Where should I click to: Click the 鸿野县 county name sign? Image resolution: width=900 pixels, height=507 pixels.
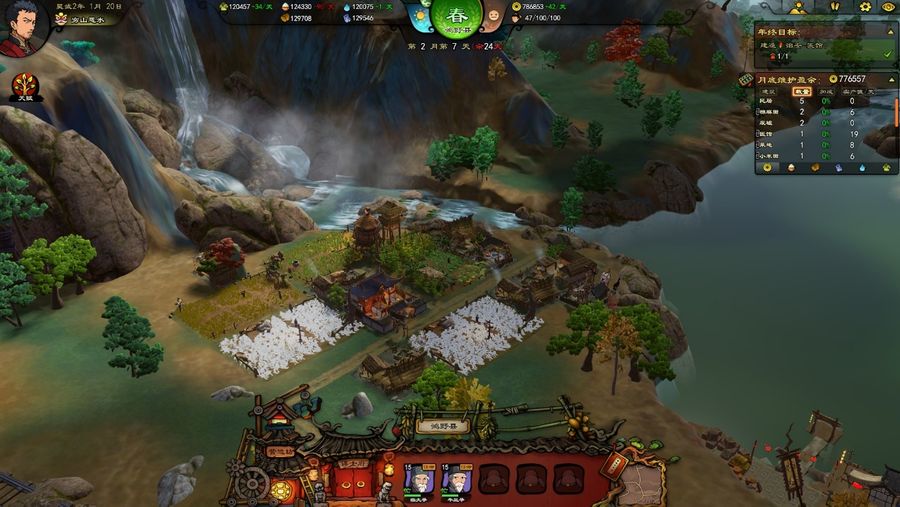436,426
